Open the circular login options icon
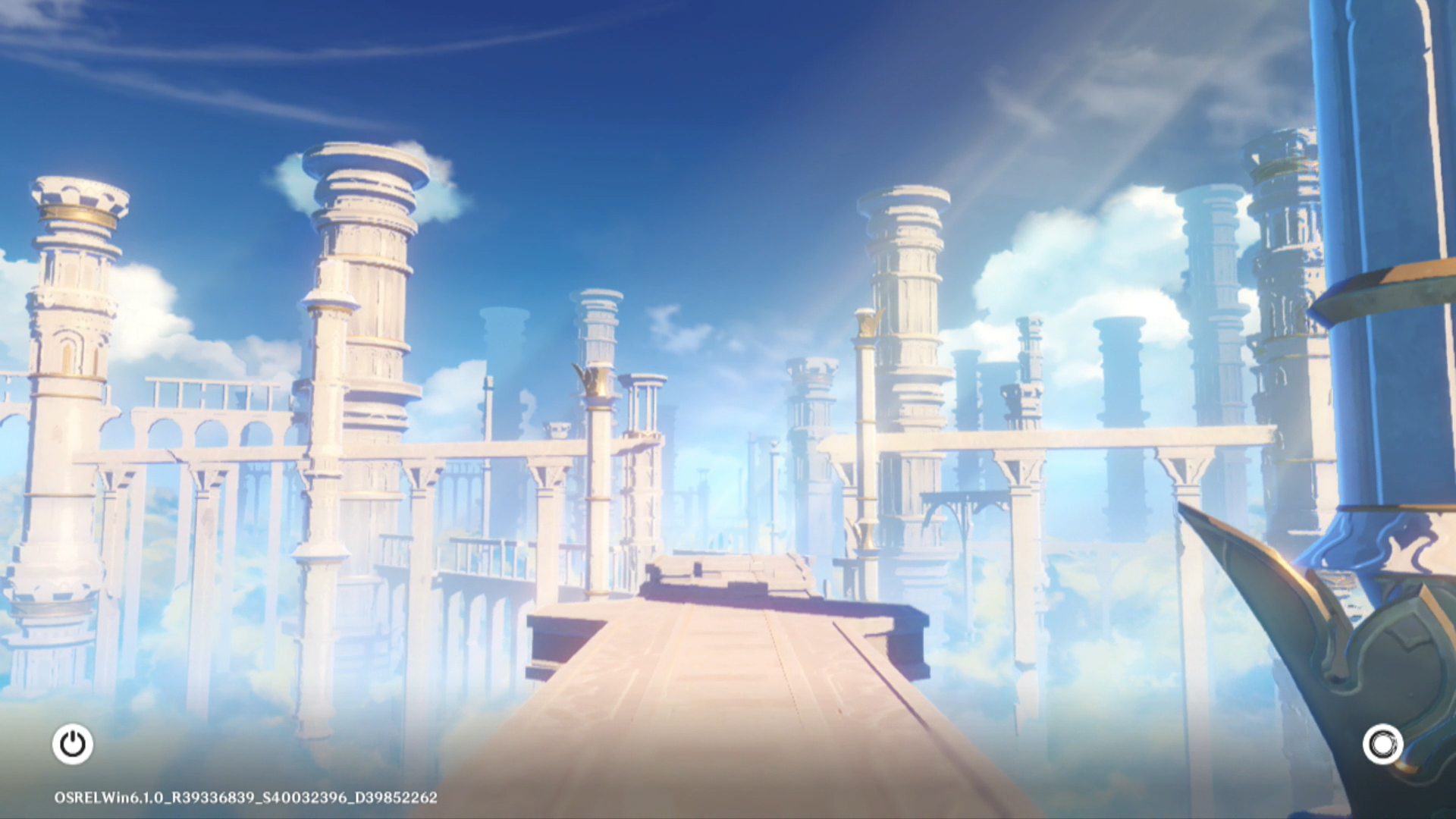The height and width of the screenshot is (819, 1456). [x=1382, y=745]
